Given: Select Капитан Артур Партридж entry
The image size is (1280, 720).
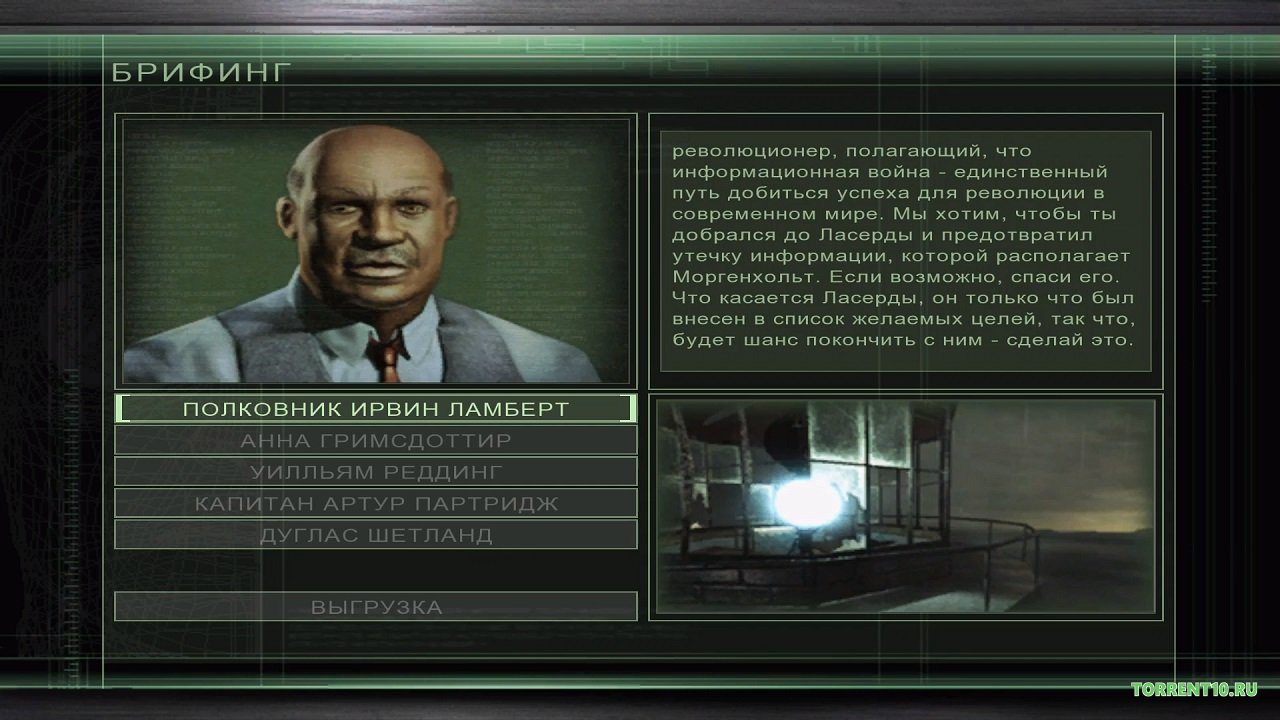Looking at the screenshot, I should [376, 503].
